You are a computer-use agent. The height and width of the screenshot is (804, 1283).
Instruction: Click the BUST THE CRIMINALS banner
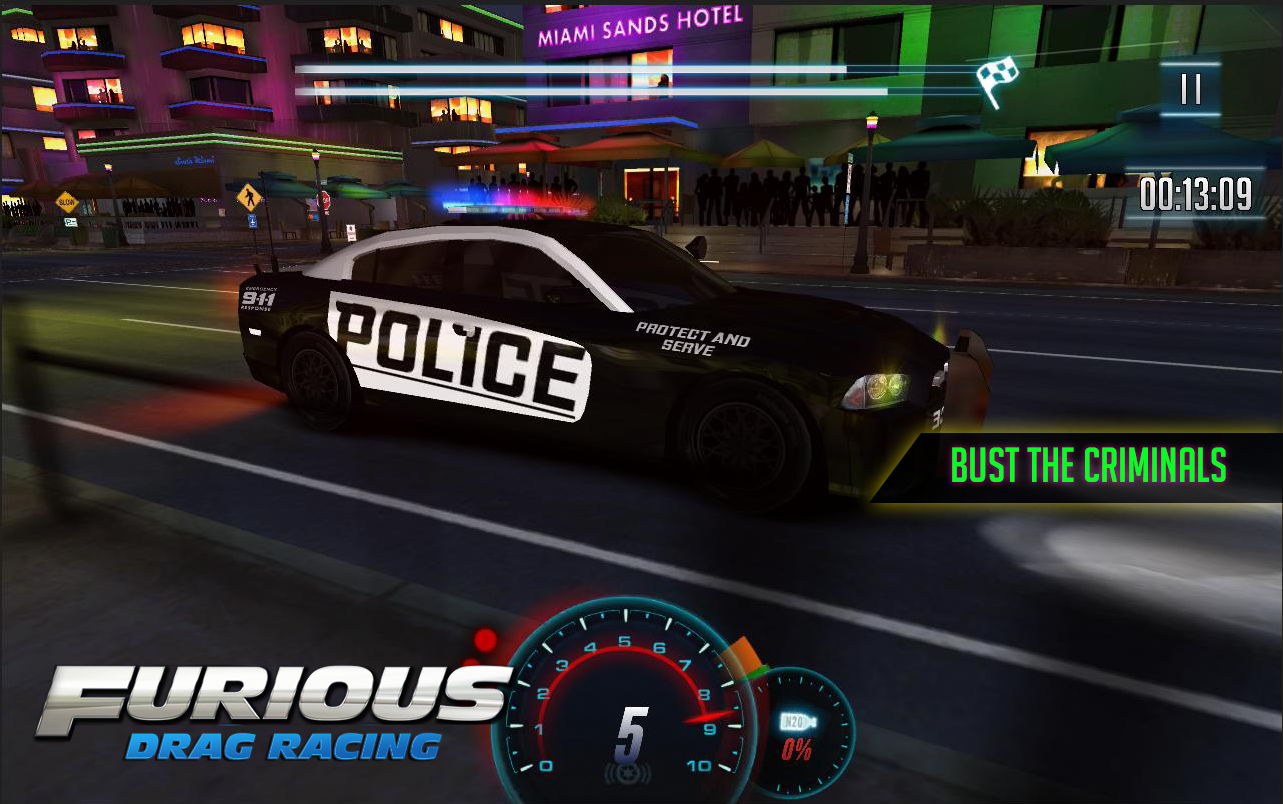1088,465
